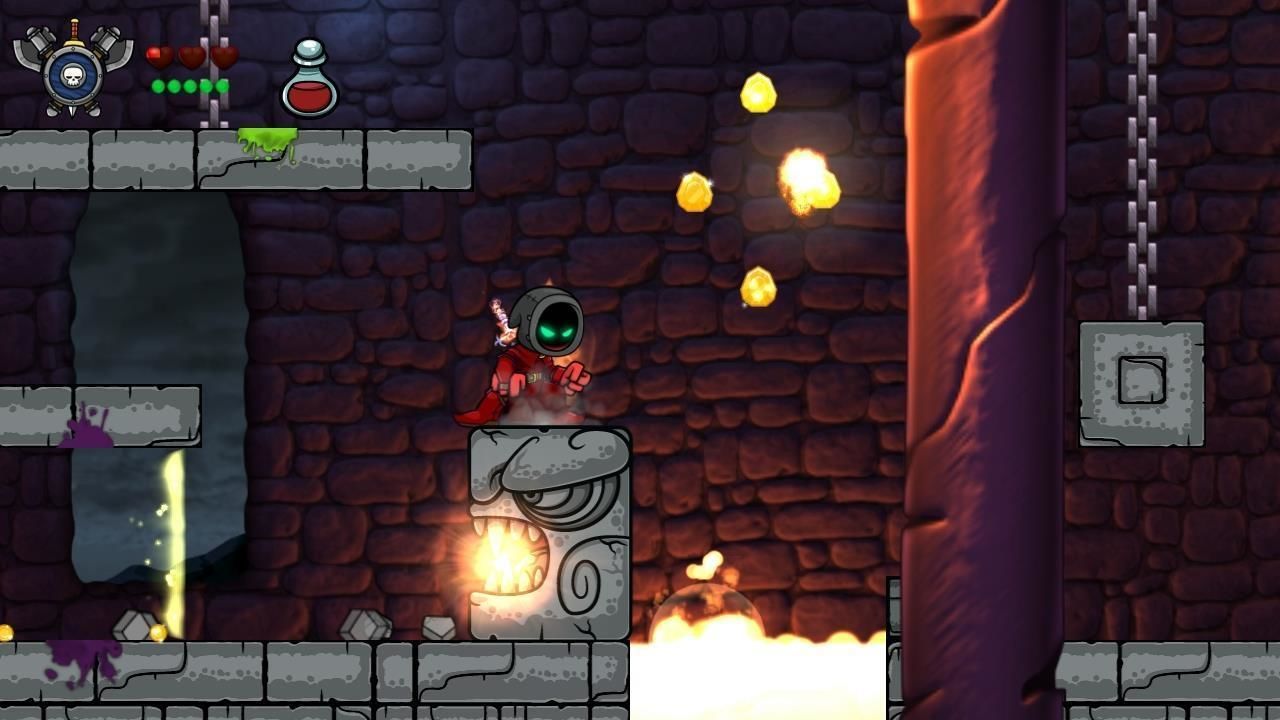Click the first red heart icon
The height and width of the screenshot is (720, 1280).
point(156,55)
